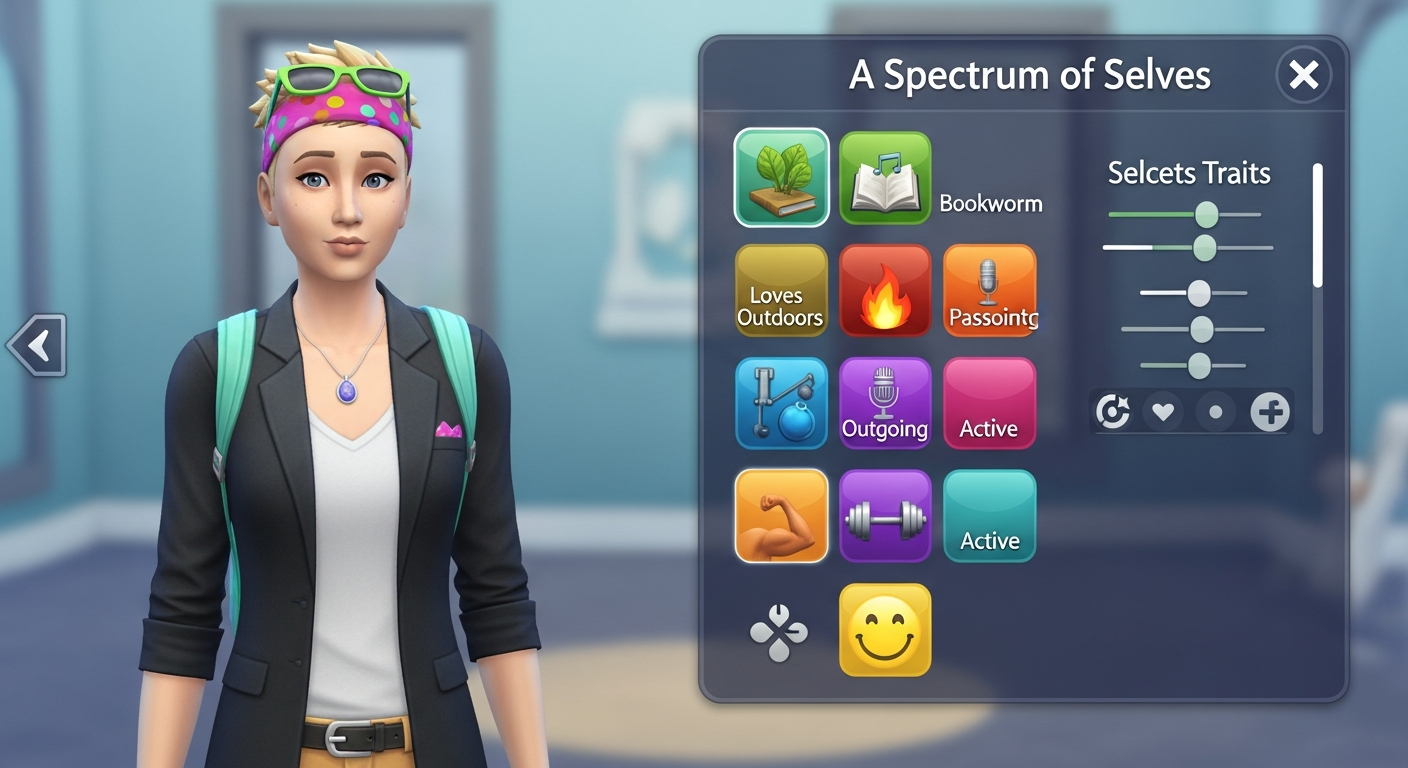
Task: Toggle the small dot indicator beside the heart
Action: [x=1216, y=411]
